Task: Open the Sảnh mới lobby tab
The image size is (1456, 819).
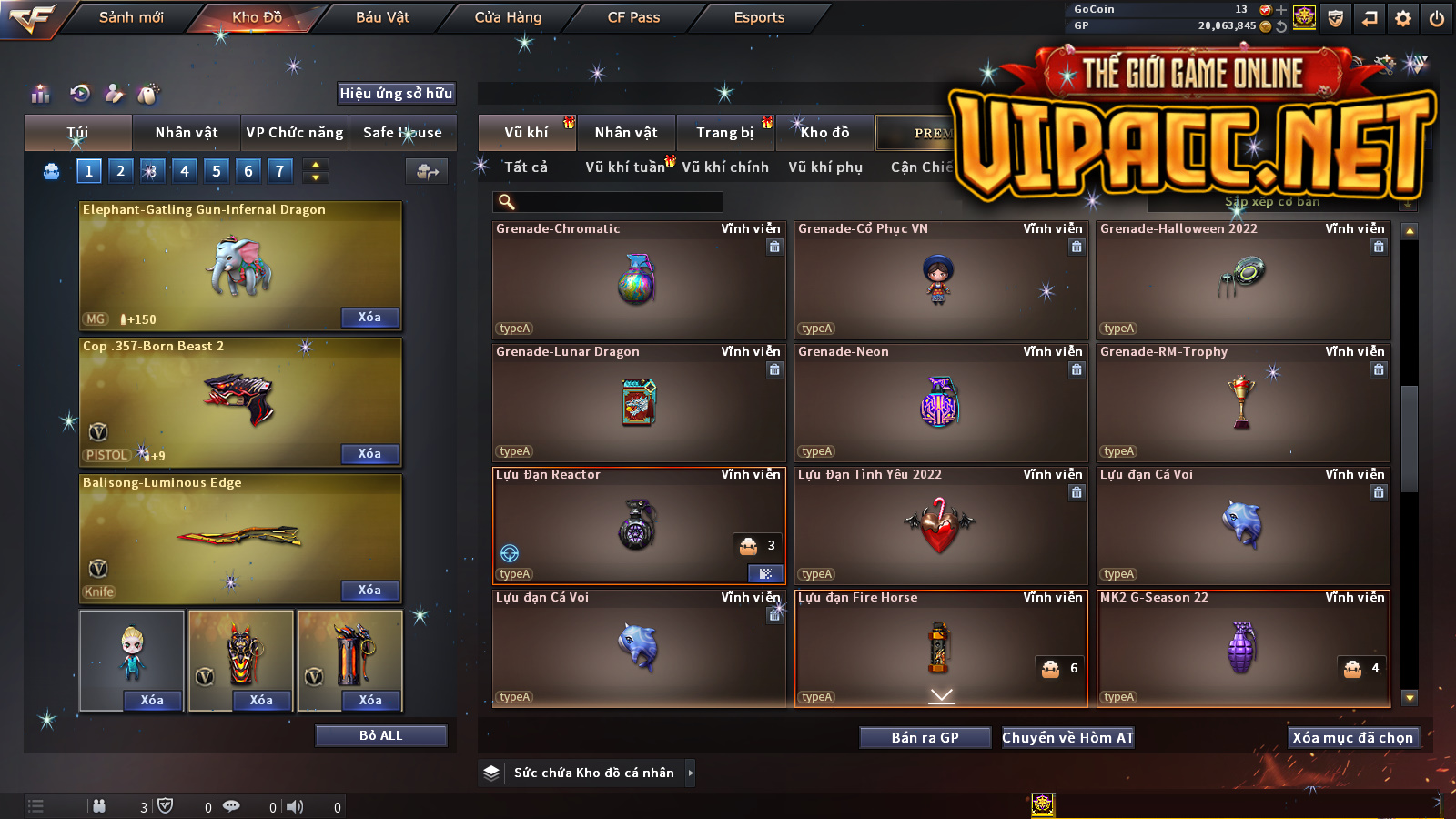Action: 131,17
